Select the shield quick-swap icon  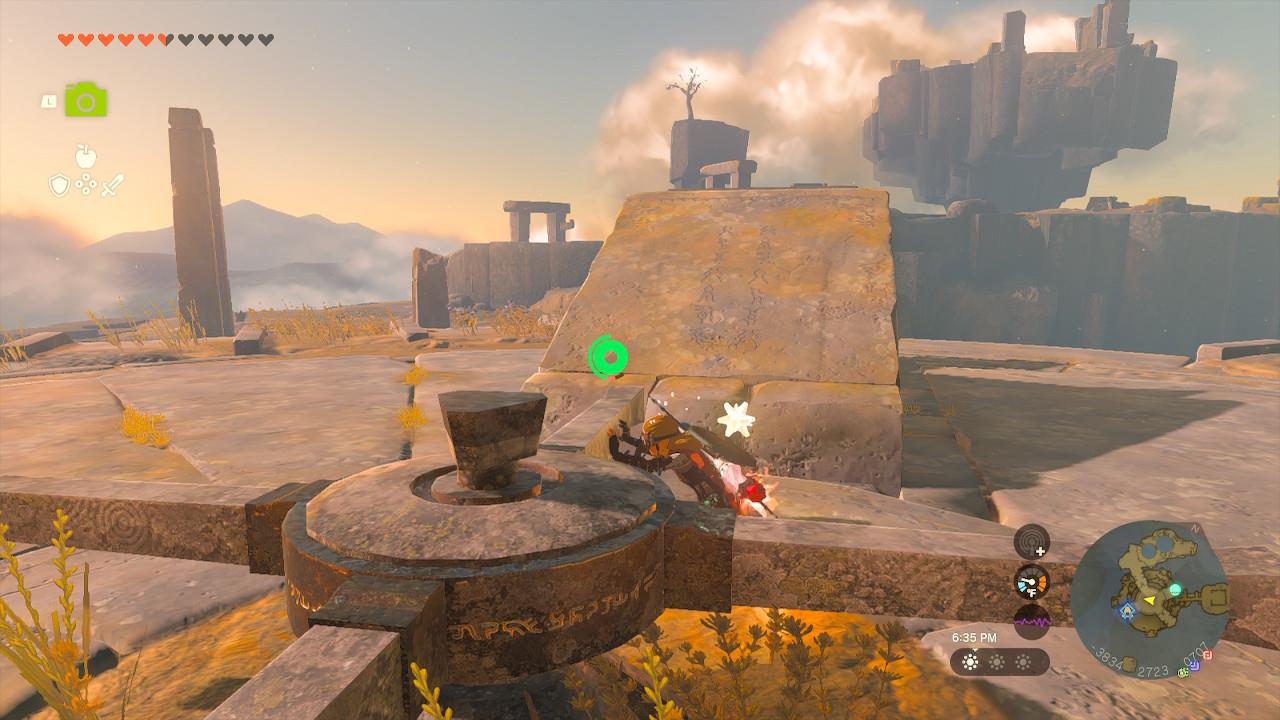click(60, 185)
